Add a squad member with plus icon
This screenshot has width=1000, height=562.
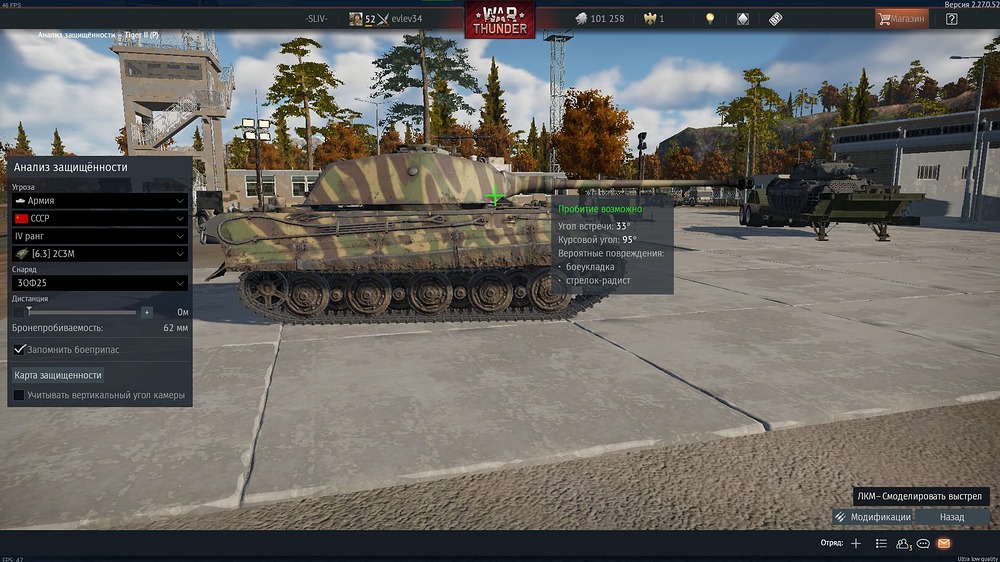click(x=855, y=543)
